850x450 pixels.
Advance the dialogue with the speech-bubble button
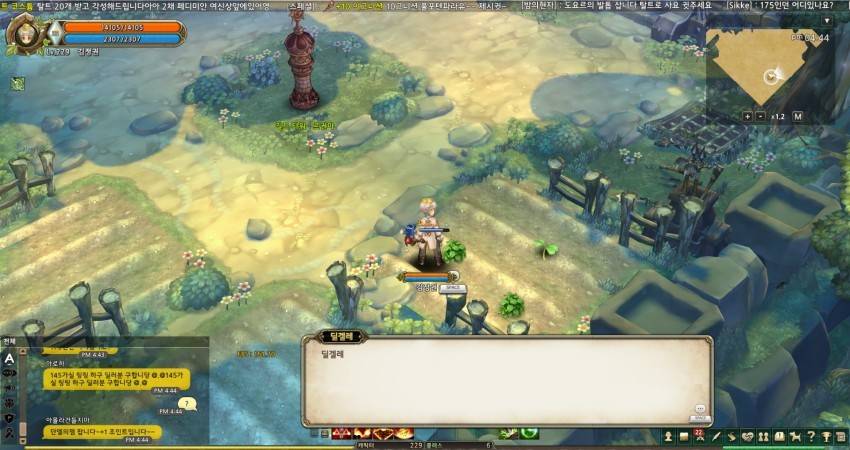[699, 409]
